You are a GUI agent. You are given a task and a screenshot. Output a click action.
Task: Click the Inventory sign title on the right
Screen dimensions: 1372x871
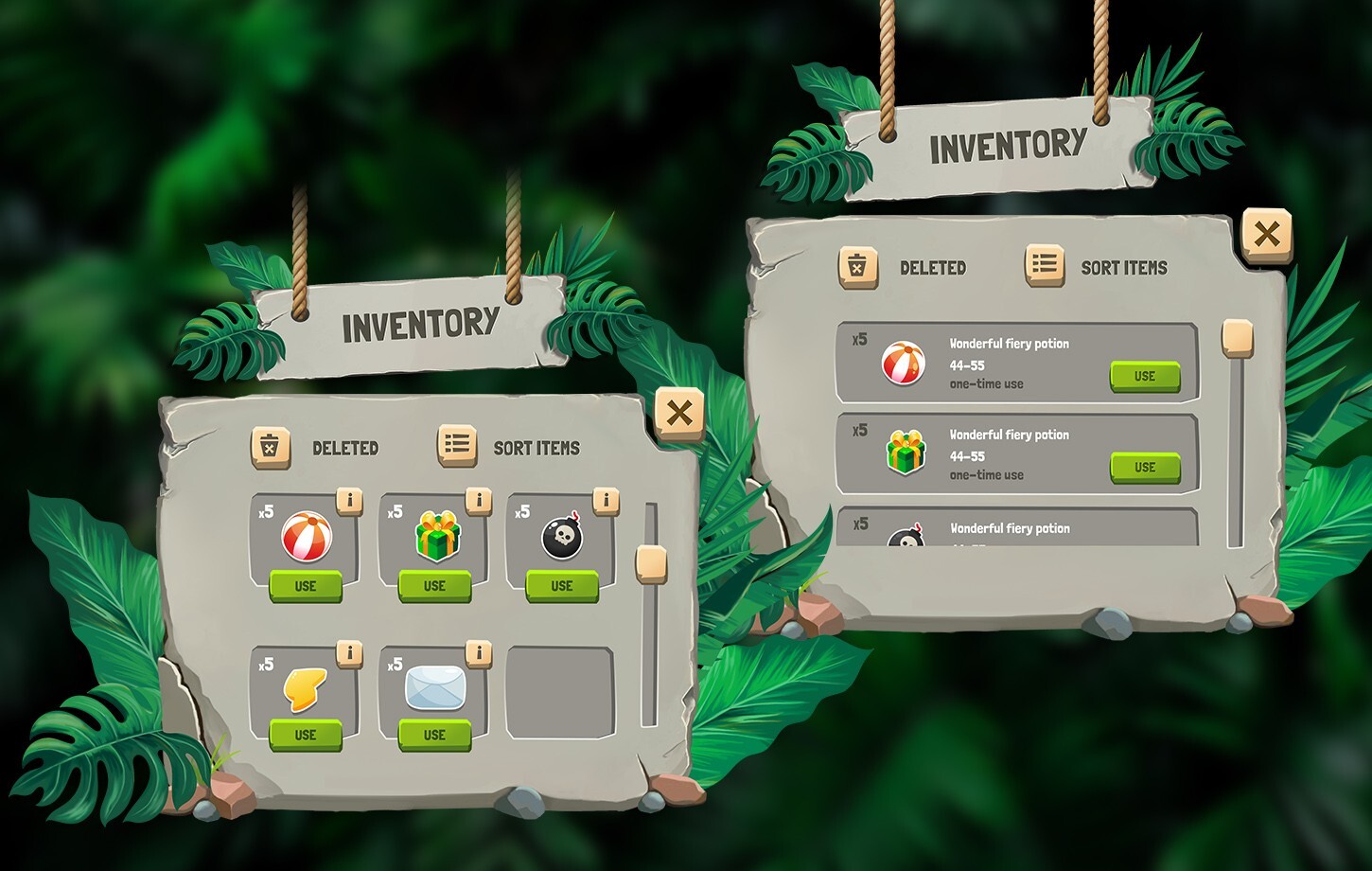pos(1008,147)
